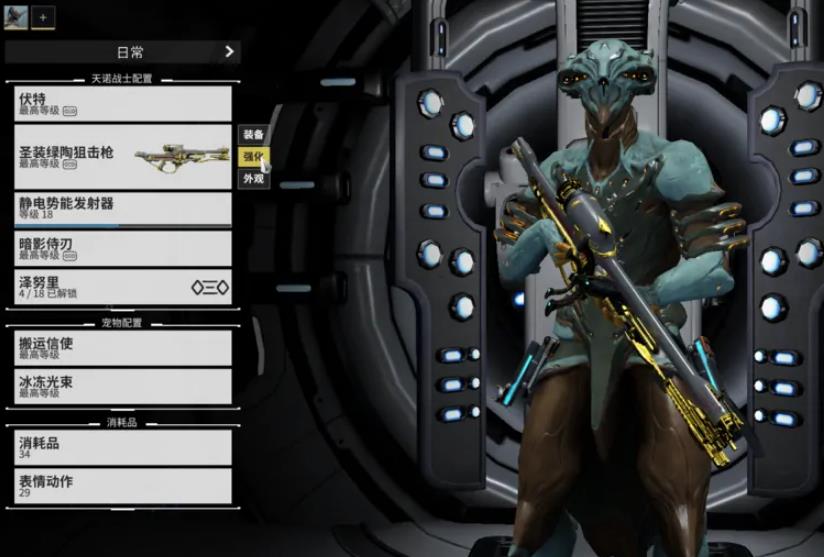Click the 装备 button
824x557 pixels.
pyautogui.click(x=253, y=135)
